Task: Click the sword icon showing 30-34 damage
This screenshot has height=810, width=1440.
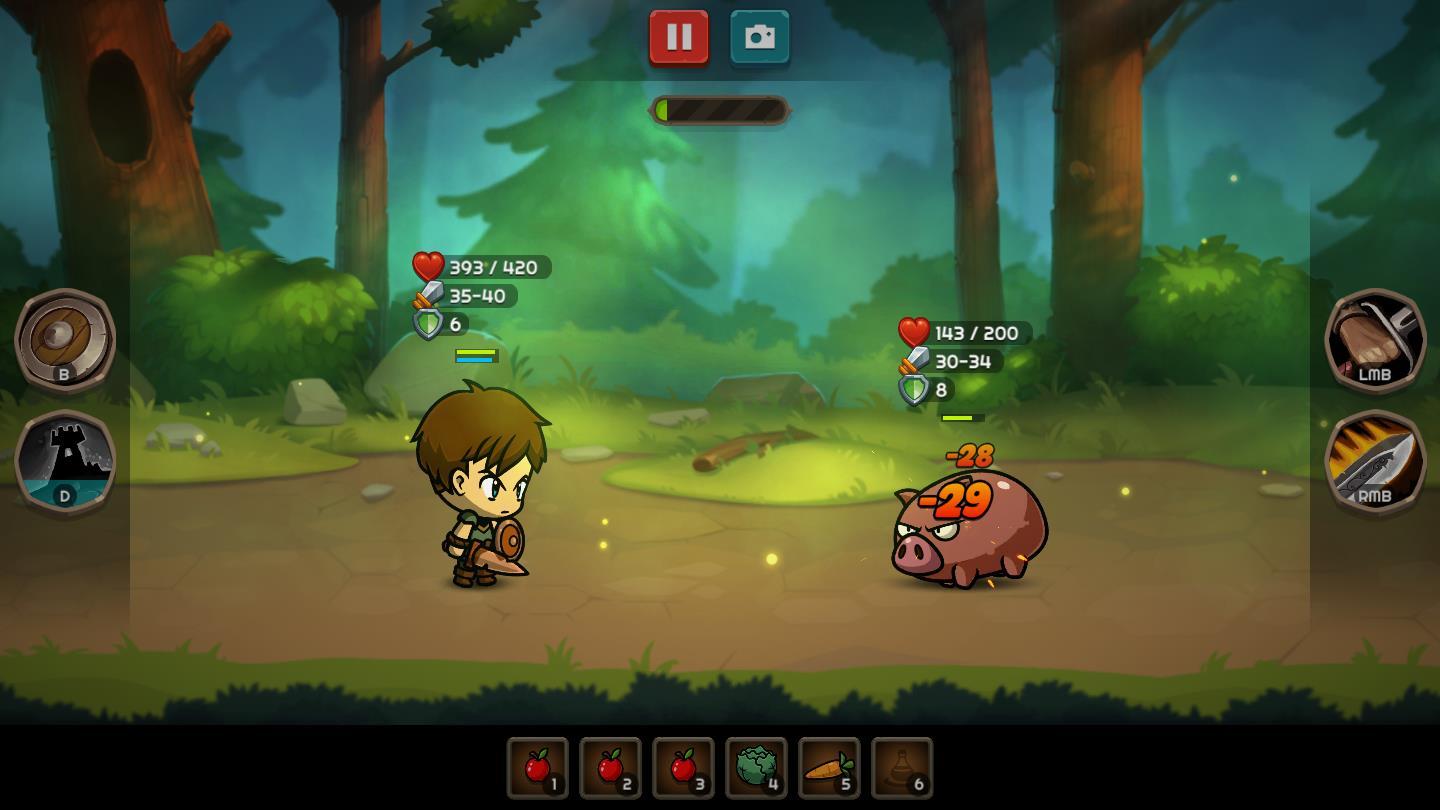Action: click(x=914, y=361)
